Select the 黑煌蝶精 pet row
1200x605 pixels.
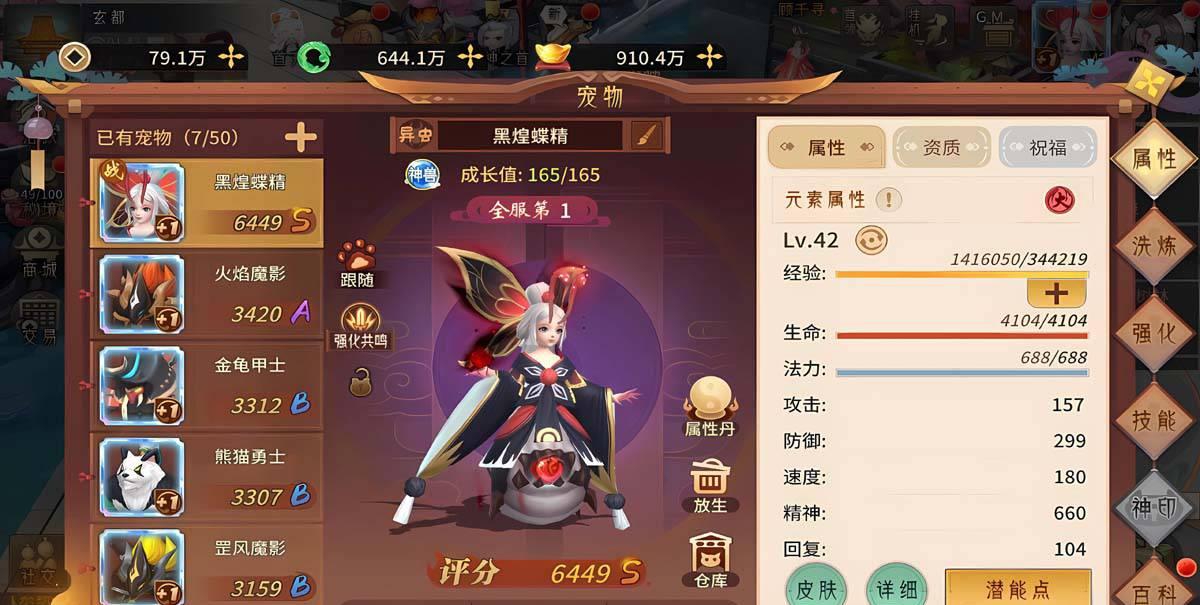pyautogui.click(x=207, y=203)
